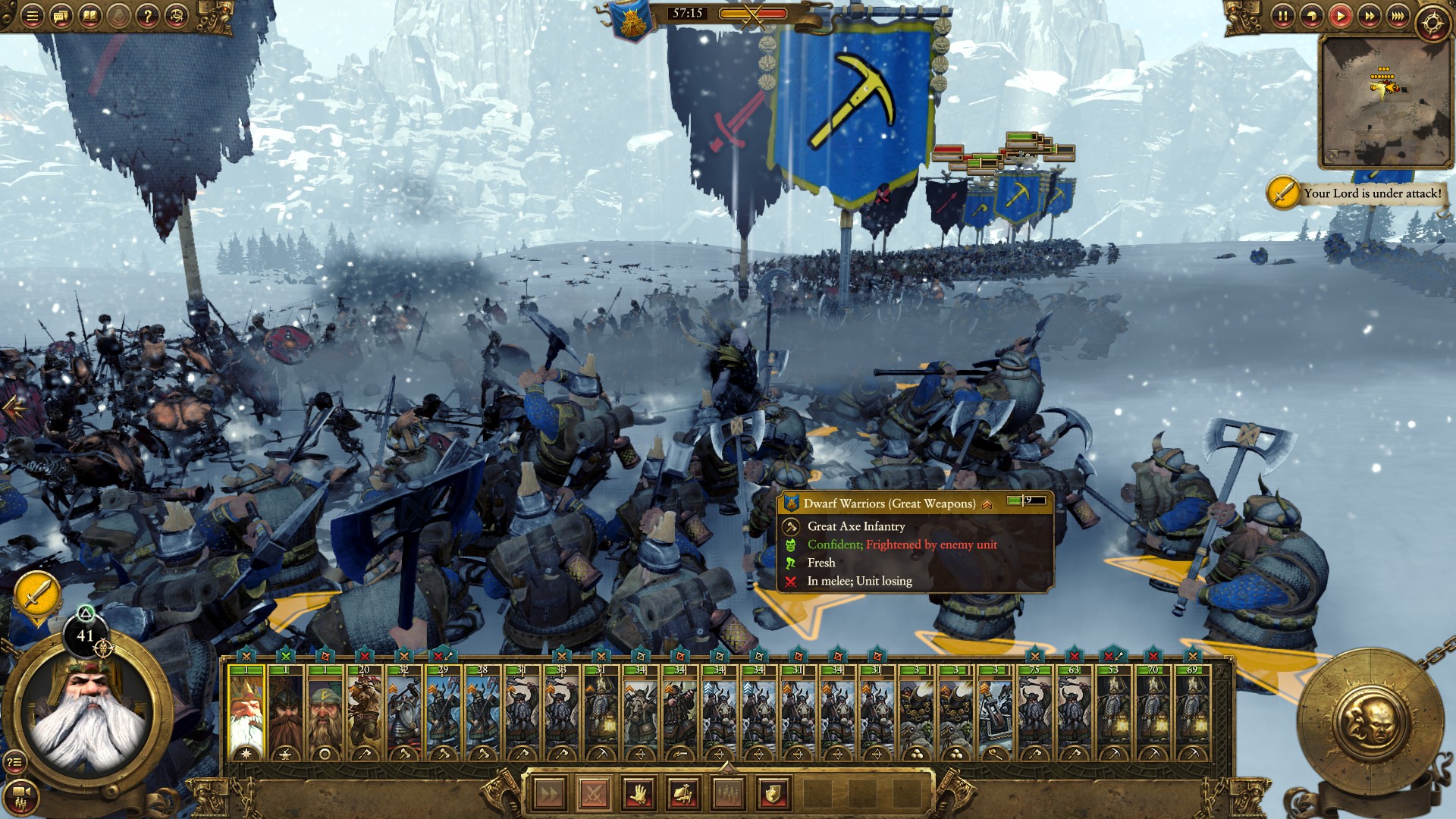Set battle to slow motion speed
This screenshot has height=819, width=1456.
pyautogui.click(x=1311, y=16)
